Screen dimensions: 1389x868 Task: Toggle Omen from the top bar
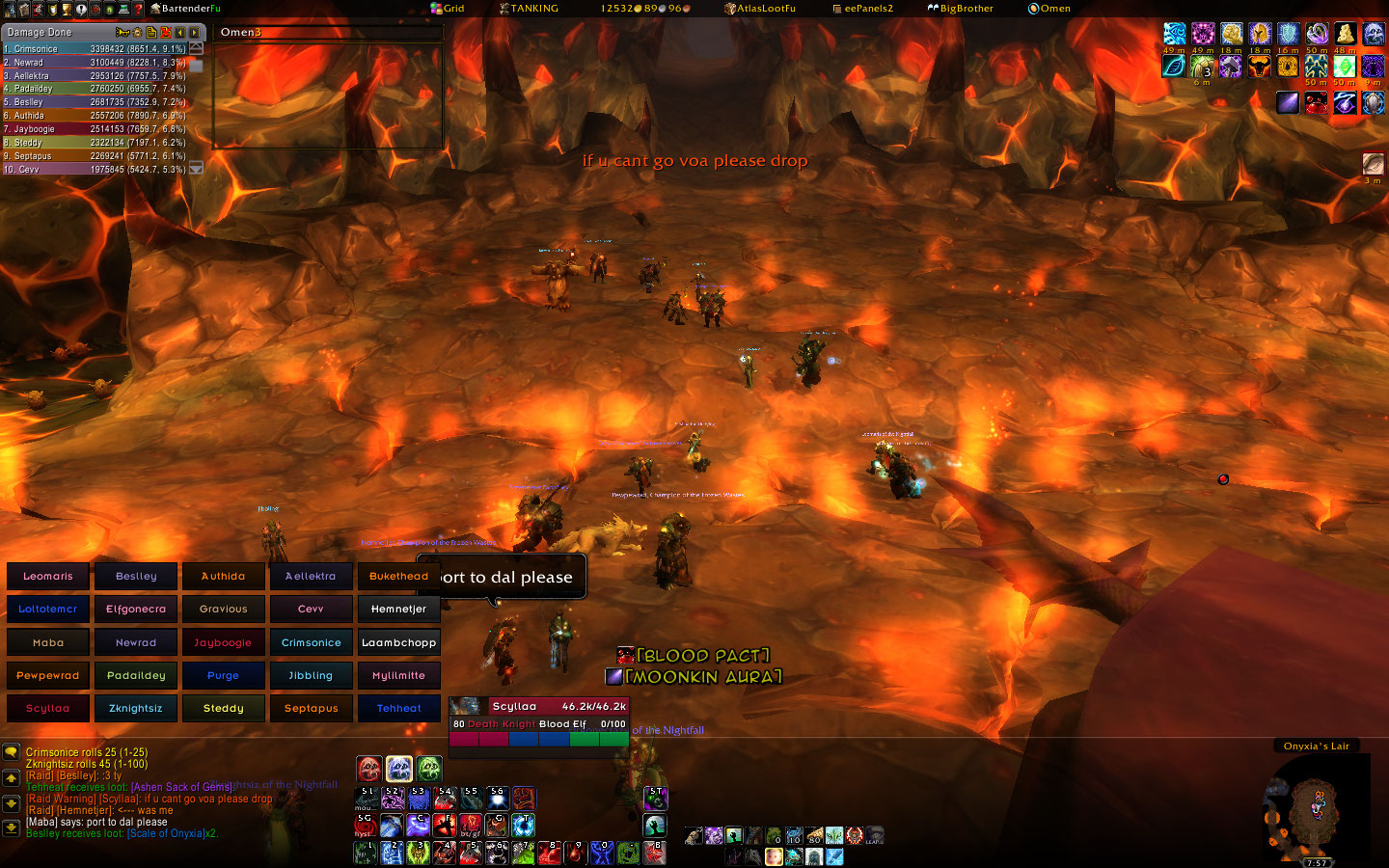coord(1049,8)
